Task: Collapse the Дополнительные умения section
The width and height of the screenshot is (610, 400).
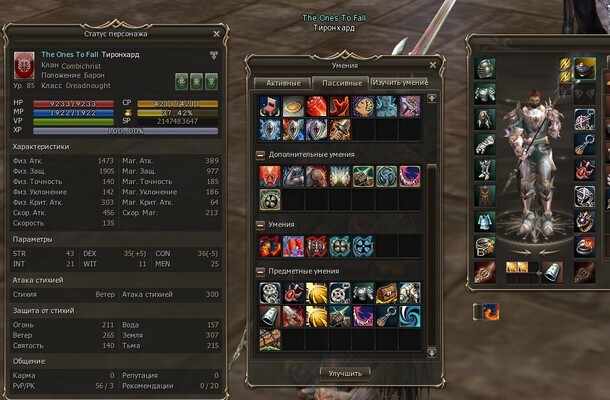Action: point(261,155)
